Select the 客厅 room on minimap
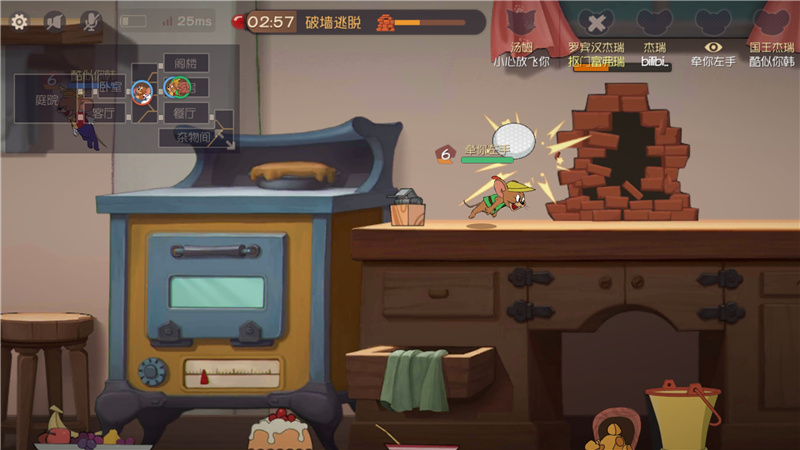The image size is (800, 450). (107, 113)
